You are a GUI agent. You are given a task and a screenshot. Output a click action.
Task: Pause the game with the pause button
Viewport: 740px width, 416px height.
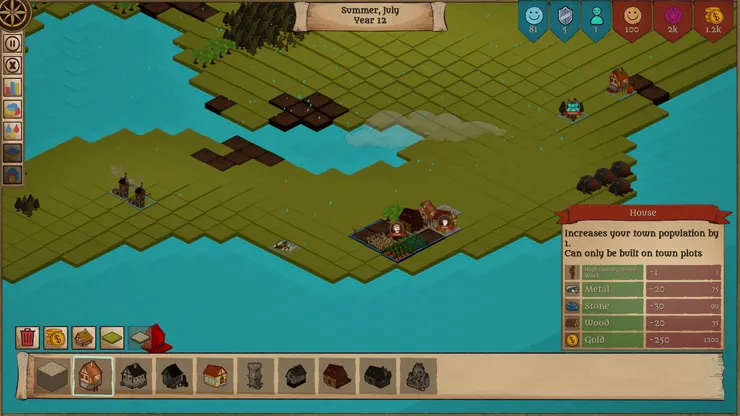click(13, 44)
